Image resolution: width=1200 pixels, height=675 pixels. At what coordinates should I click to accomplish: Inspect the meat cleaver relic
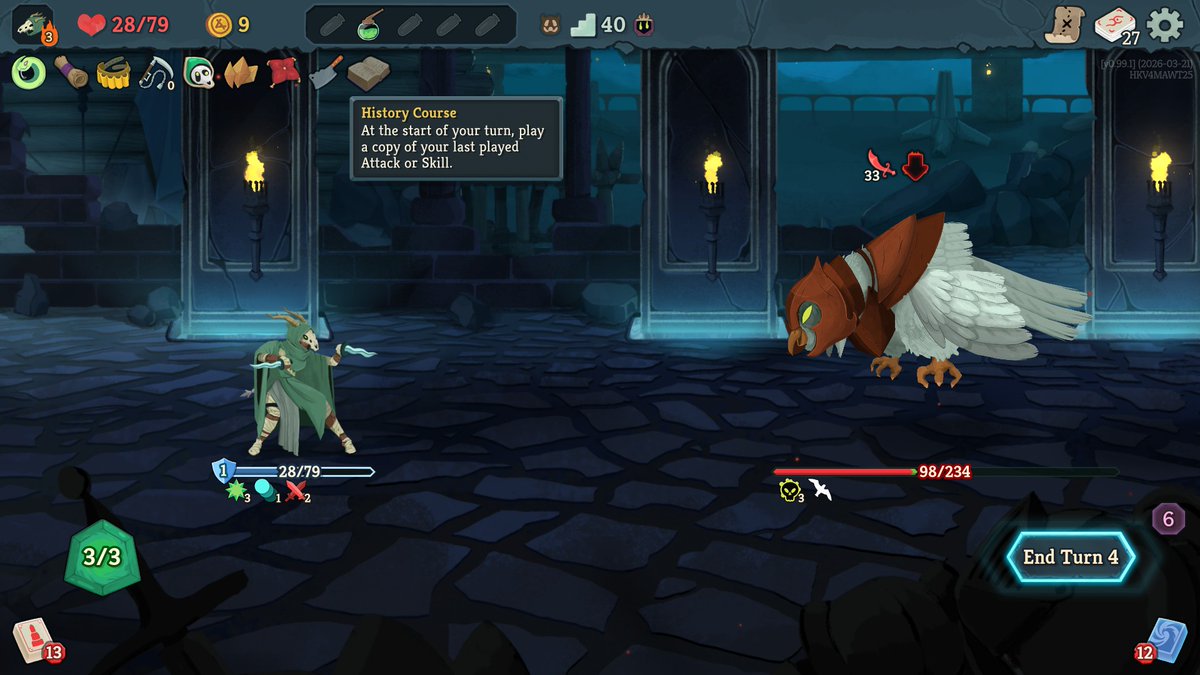[x=326, y=72]
